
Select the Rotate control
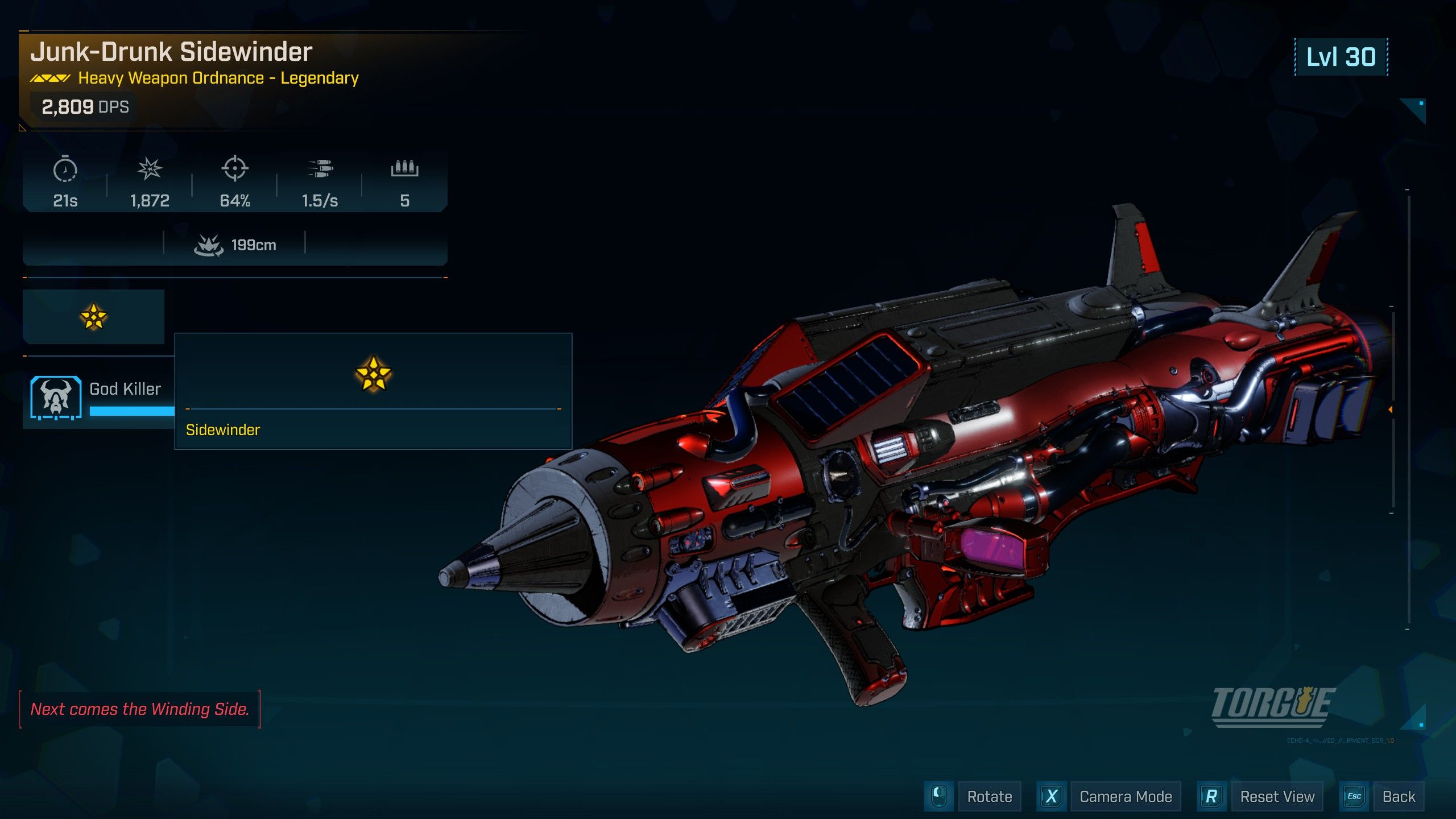click(989, 796)
